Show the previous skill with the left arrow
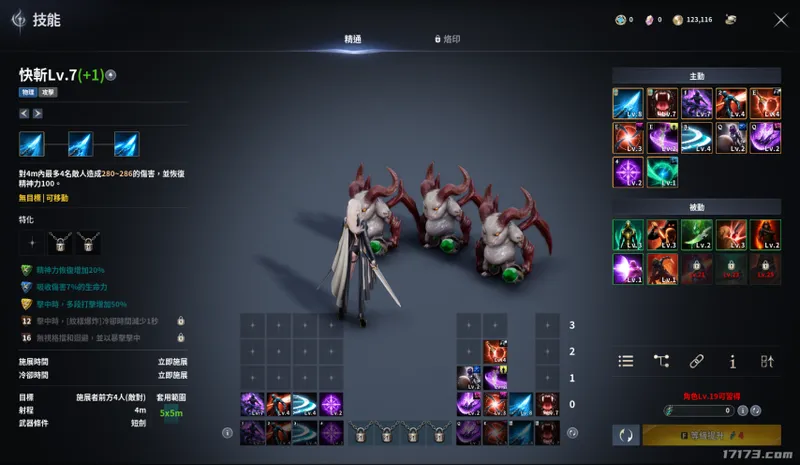Image resolution: width=800 pixels, height=465 pixels. (x=24, y=113)
